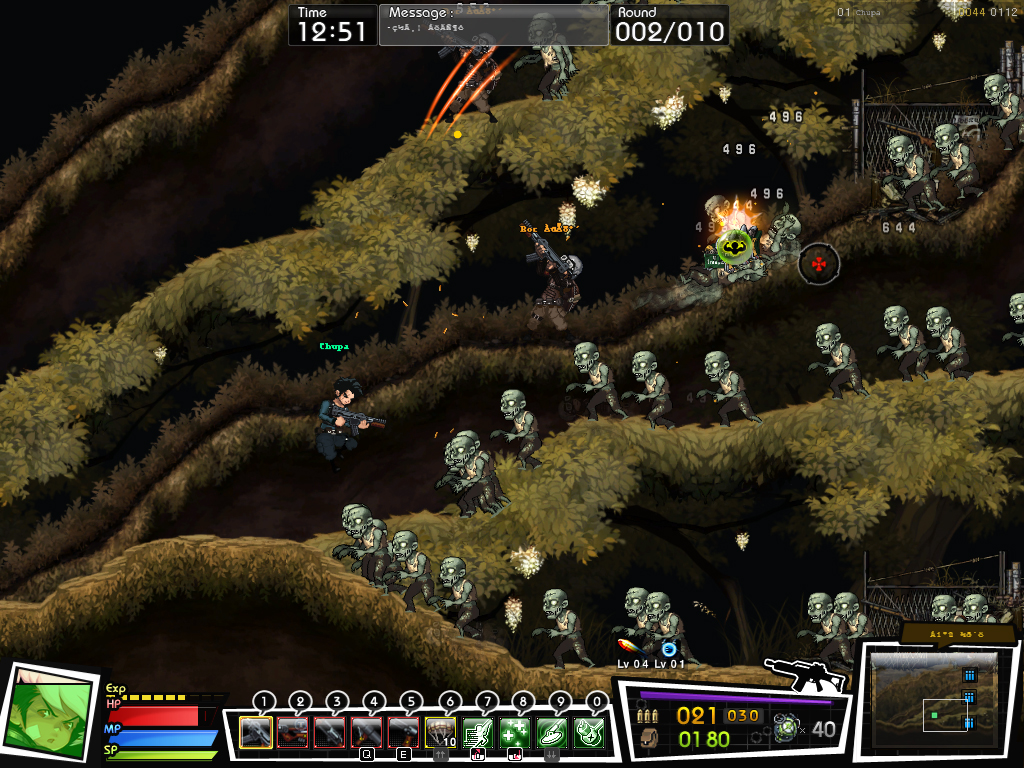The image size is (1024, 768).
Task: Activate the green sprint skill
Action: pos(477,732)
